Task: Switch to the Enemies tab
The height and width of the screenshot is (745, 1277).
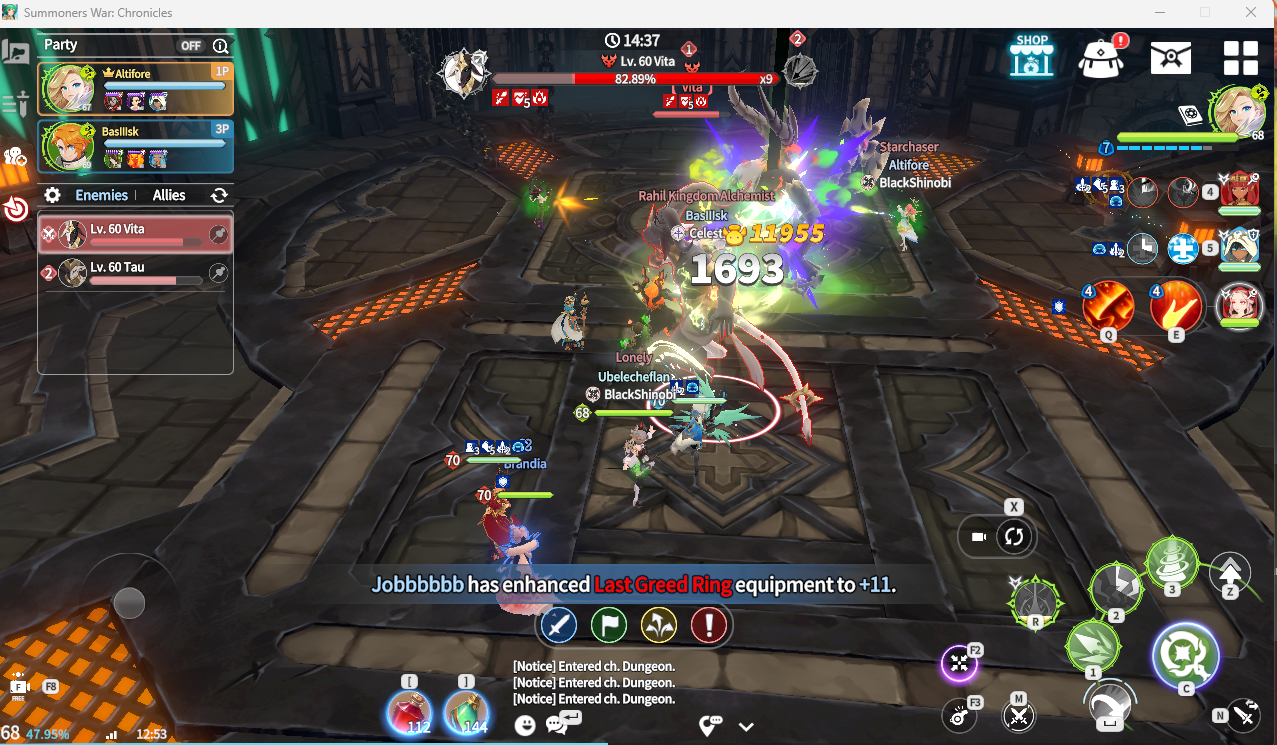Action: click(x=101, y=195)
